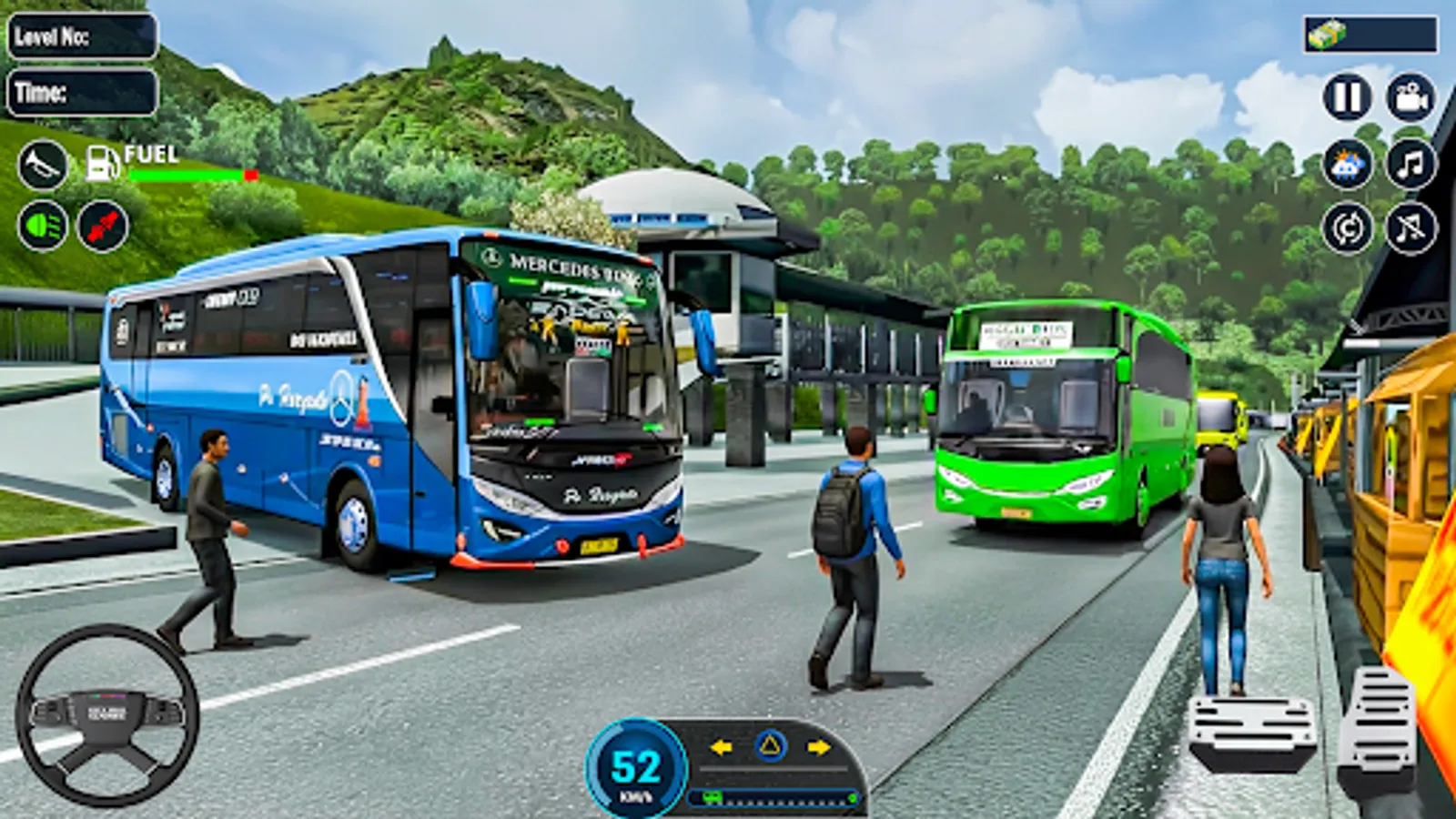Enable the left turn signal arrow

coord(719,747)
